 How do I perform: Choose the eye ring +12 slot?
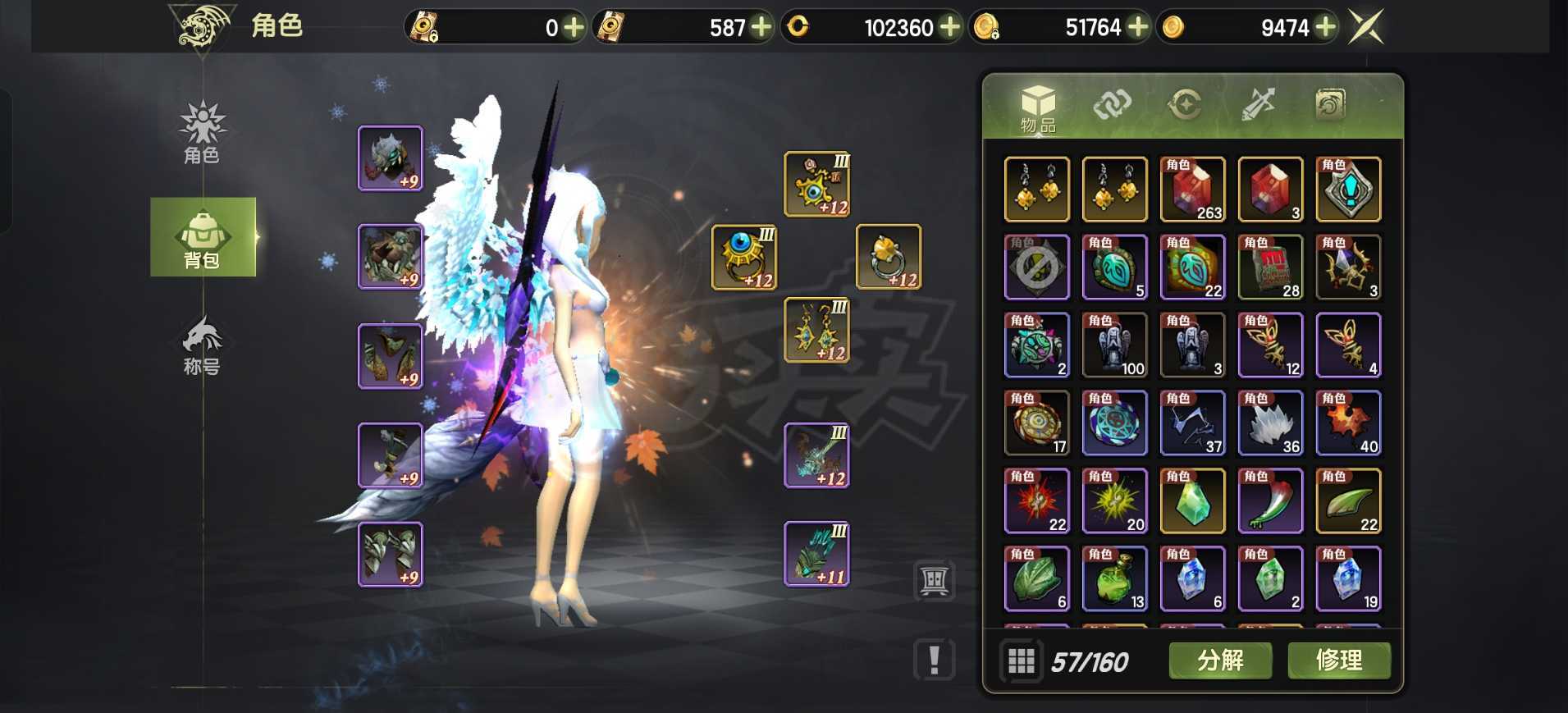(x=744, y=258)
